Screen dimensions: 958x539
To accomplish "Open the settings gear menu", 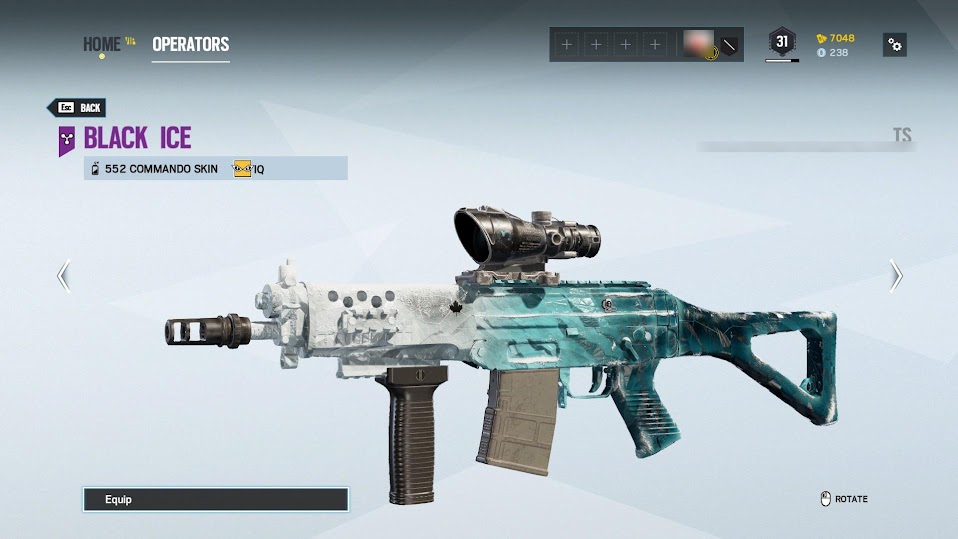I will click(x=895, y=44).
